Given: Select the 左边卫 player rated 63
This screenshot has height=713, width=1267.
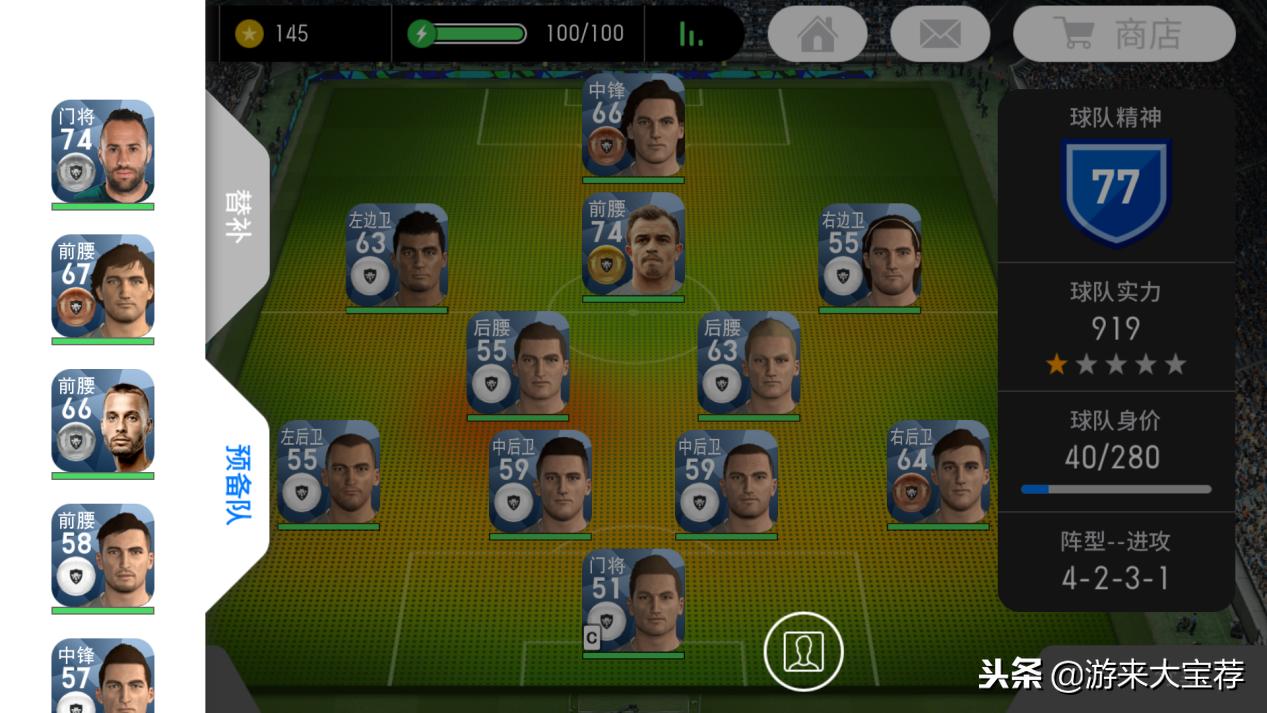Looking at the screenshot, I should pyautogui.click(x=397, y=255).
